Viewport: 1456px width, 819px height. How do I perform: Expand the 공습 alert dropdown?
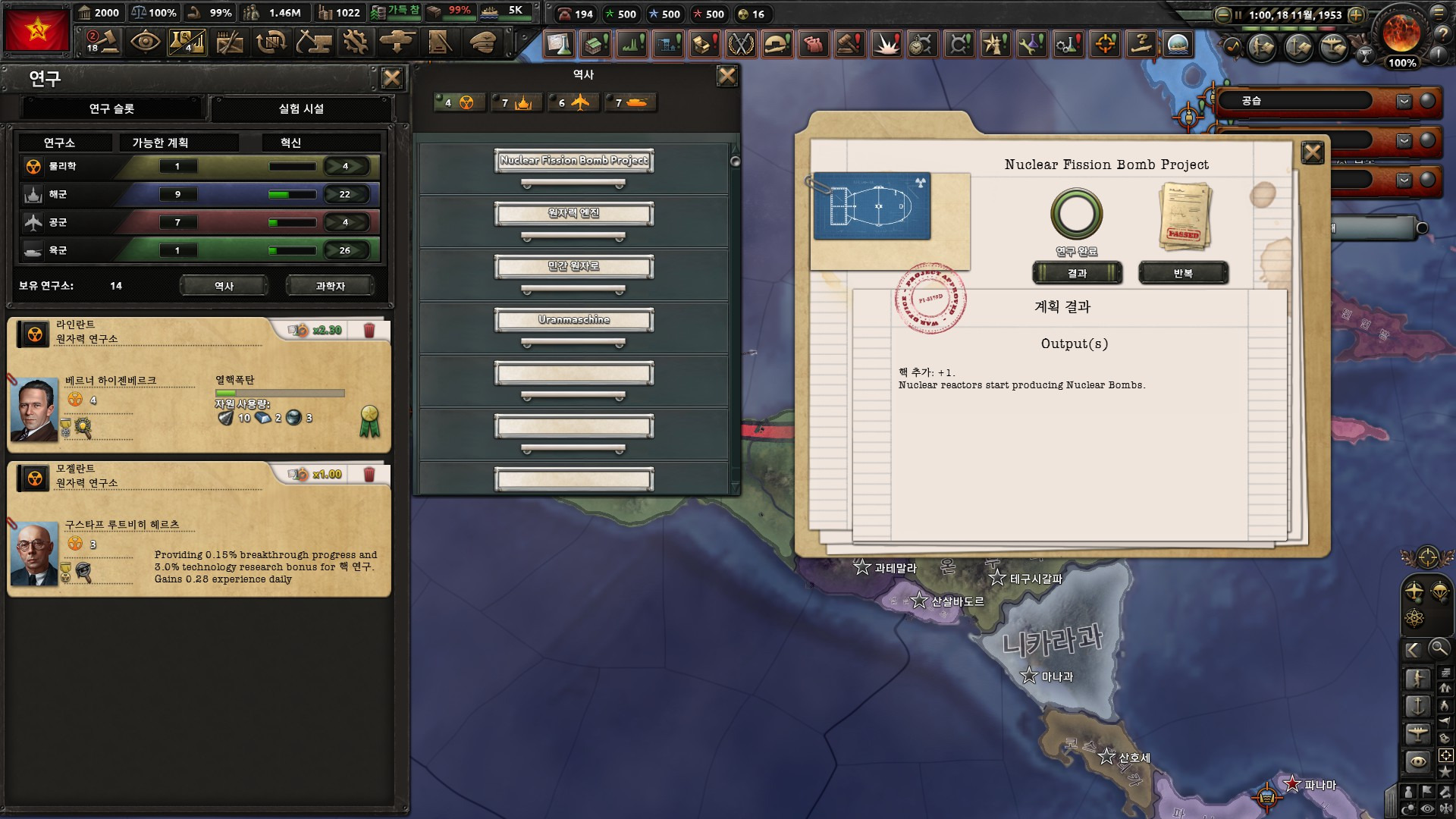[1404, 101]
